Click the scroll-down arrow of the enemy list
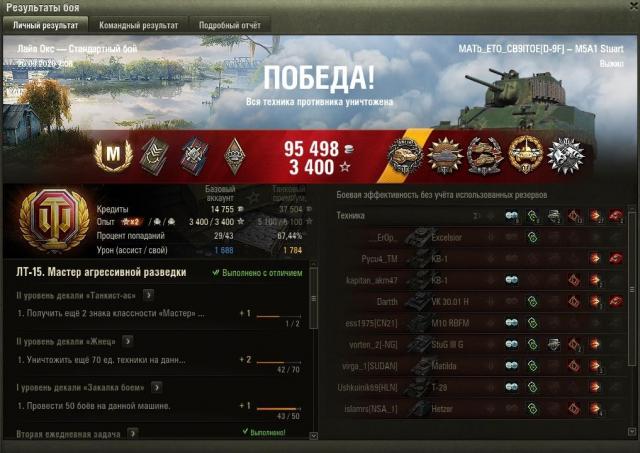 pos(633,430)
